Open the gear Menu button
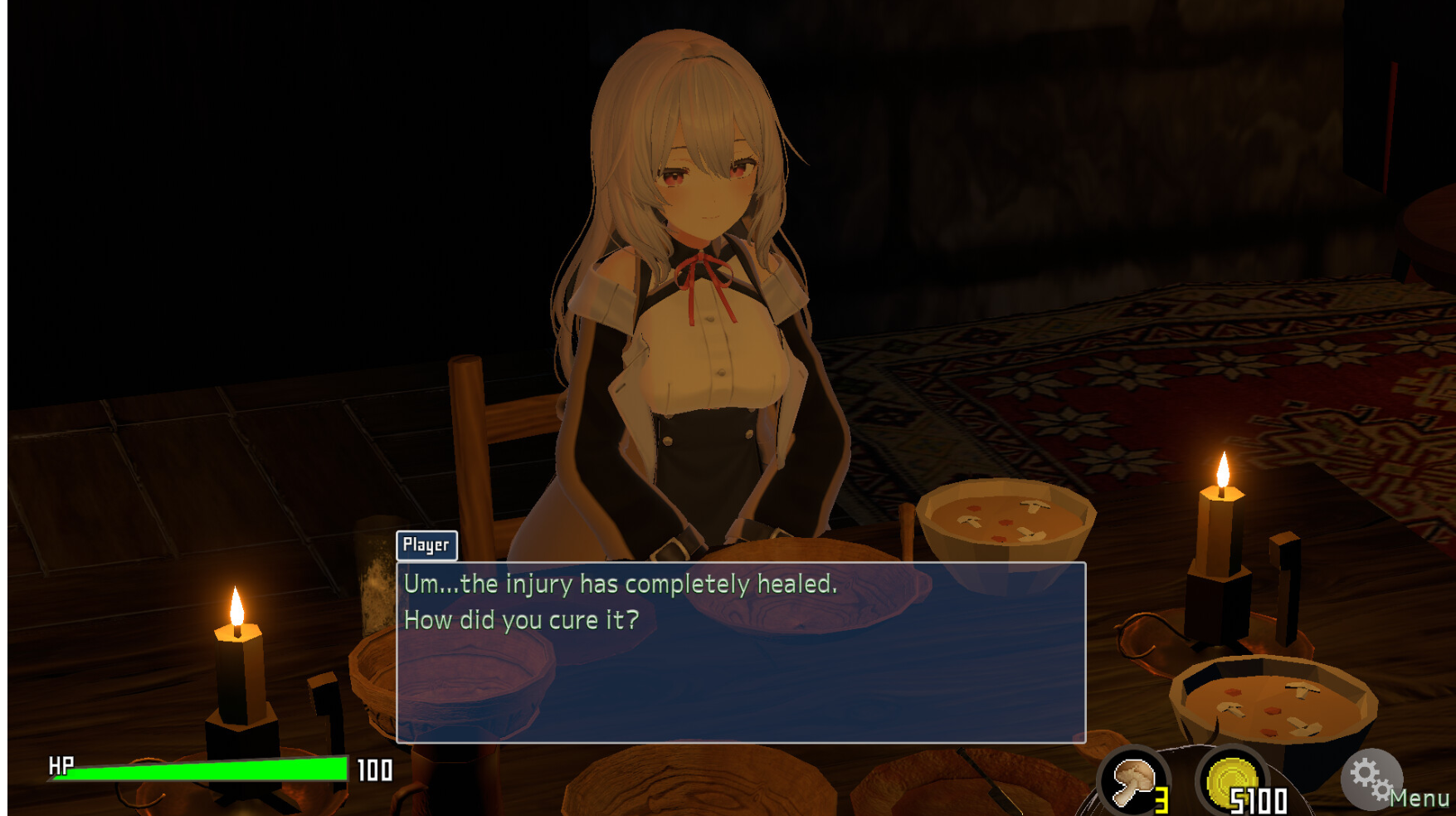This screenshot has width=1456, height=816. (1372, 779)
